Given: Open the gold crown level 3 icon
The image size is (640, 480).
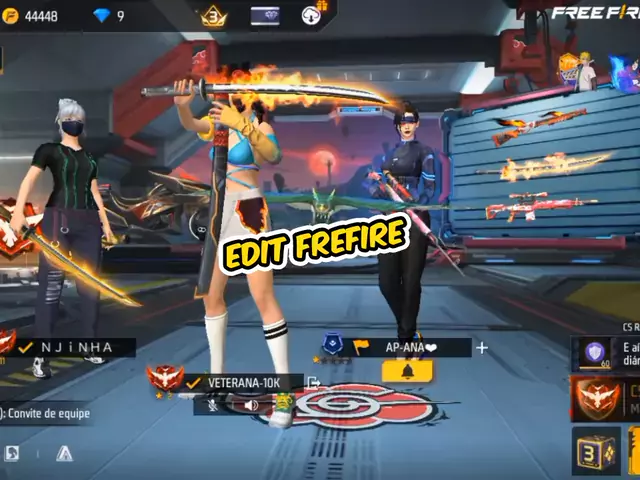Looking at the screenshot, I should (214, 16).
